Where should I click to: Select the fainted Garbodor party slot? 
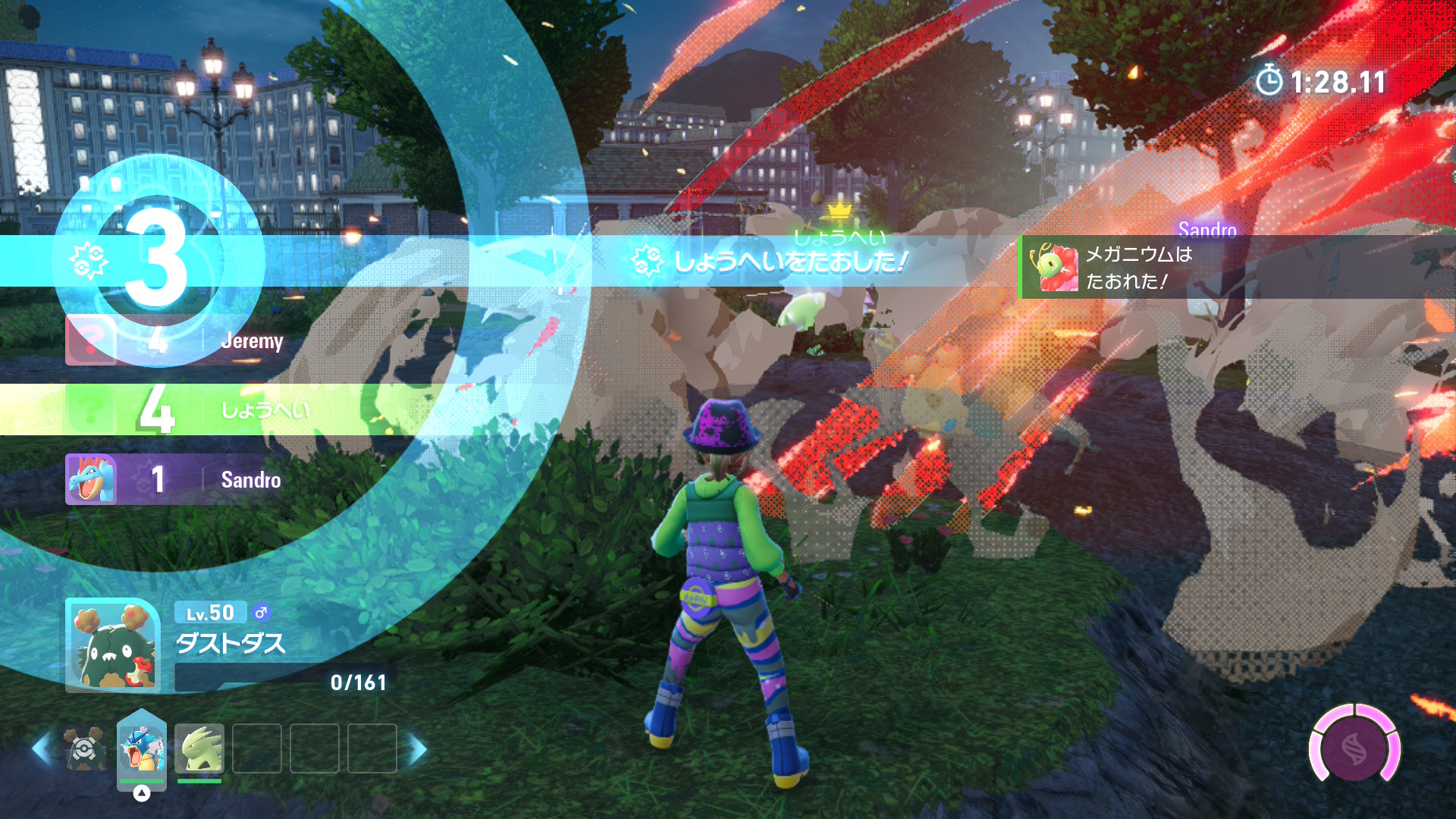[x=85, y=748]
